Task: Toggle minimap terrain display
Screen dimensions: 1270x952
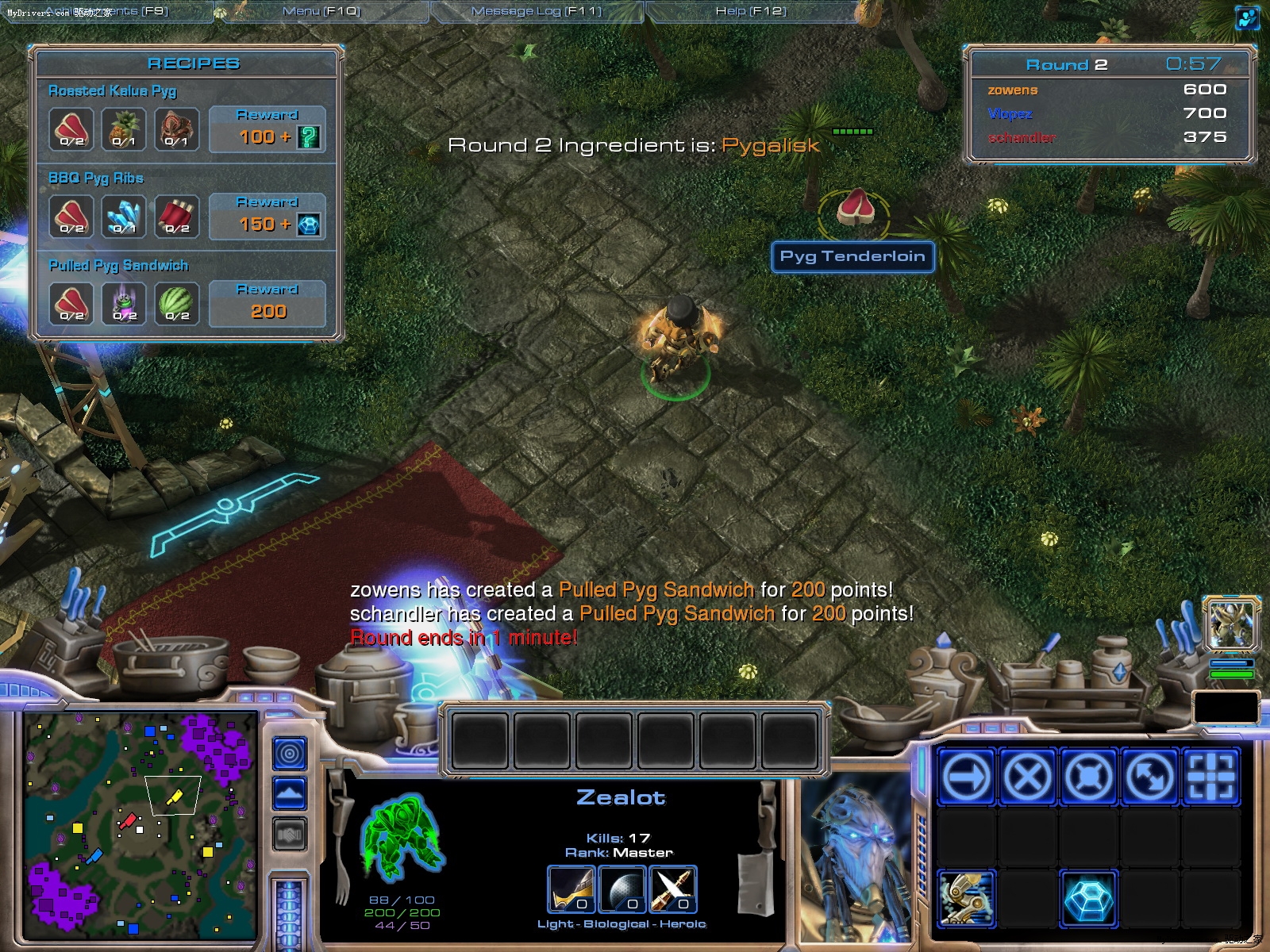Action: [x=290, y=793]
